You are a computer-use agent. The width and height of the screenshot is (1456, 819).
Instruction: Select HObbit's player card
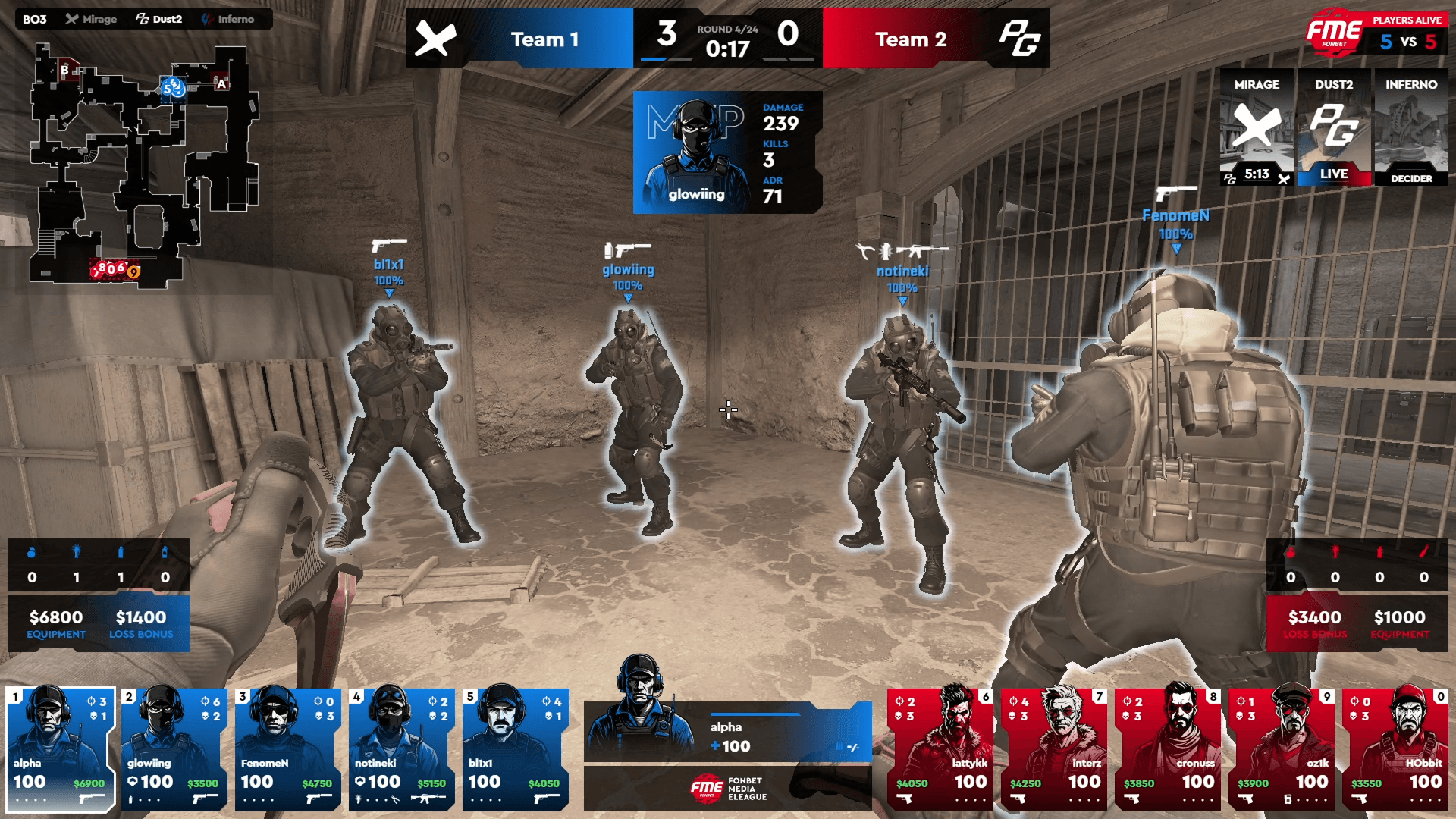pyautogui.click(x=1395, y=748)
